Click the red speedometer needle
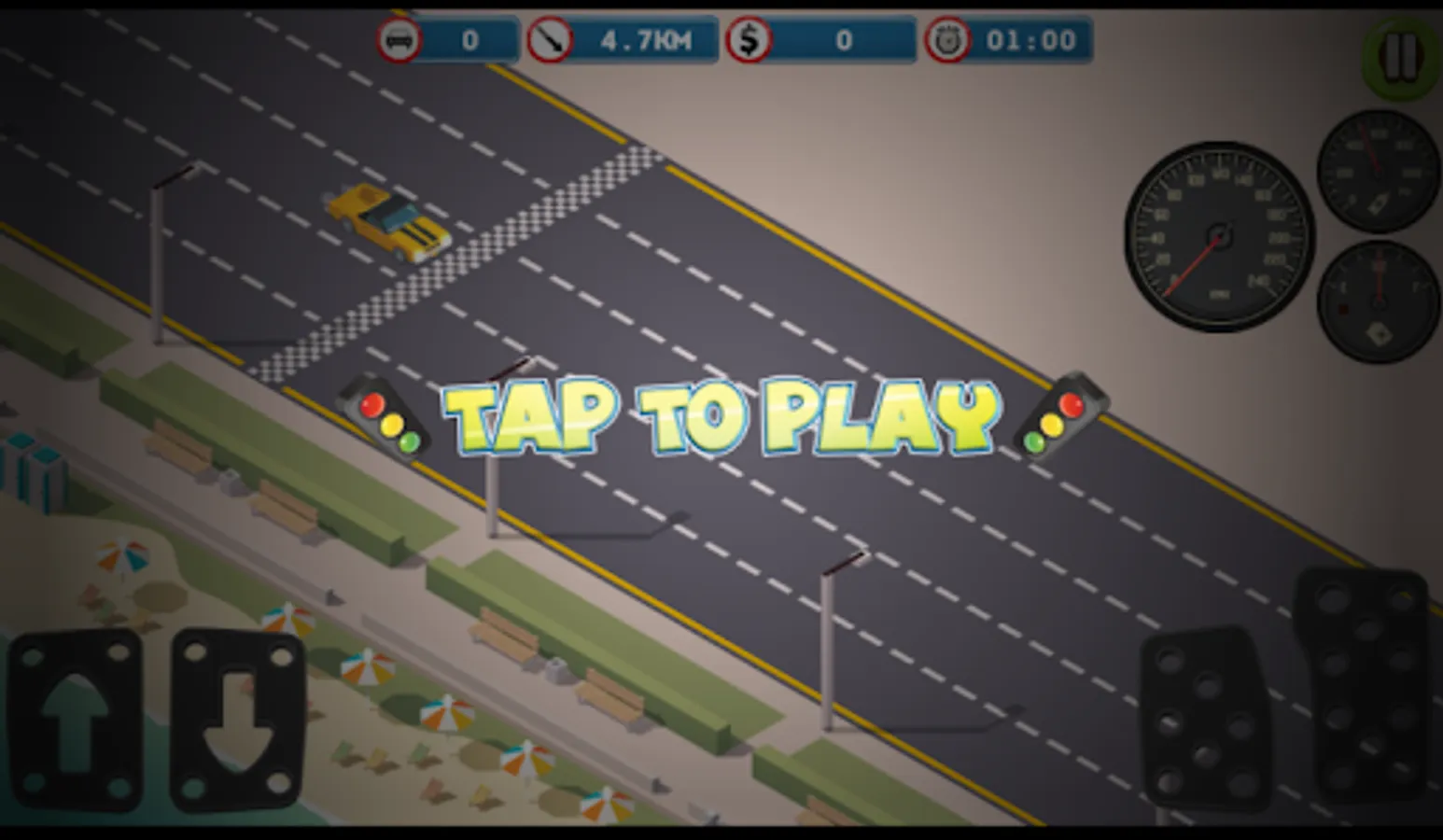This screenshot has width=1443, height=840. 1195,266
